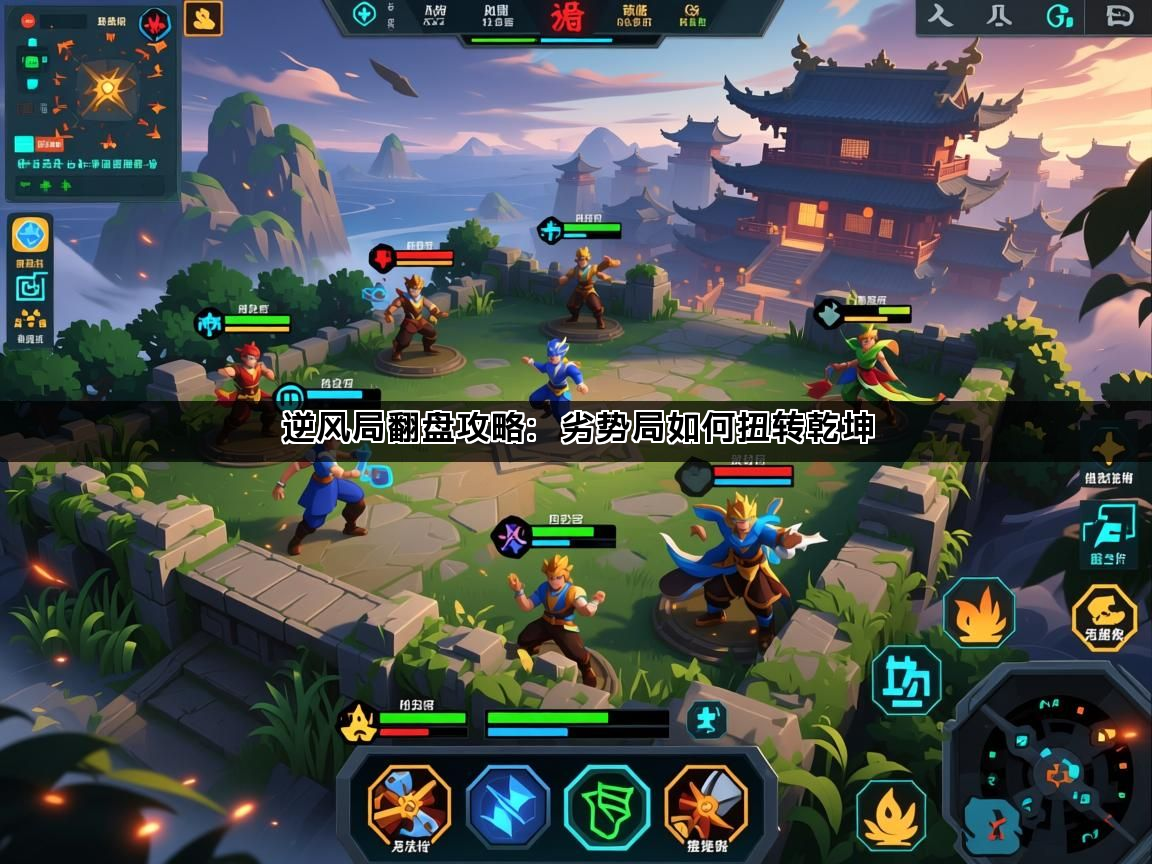1152x864 pixels.
Task: Select the yellow hexagon ability on the right
Action: coord(1104,617)
